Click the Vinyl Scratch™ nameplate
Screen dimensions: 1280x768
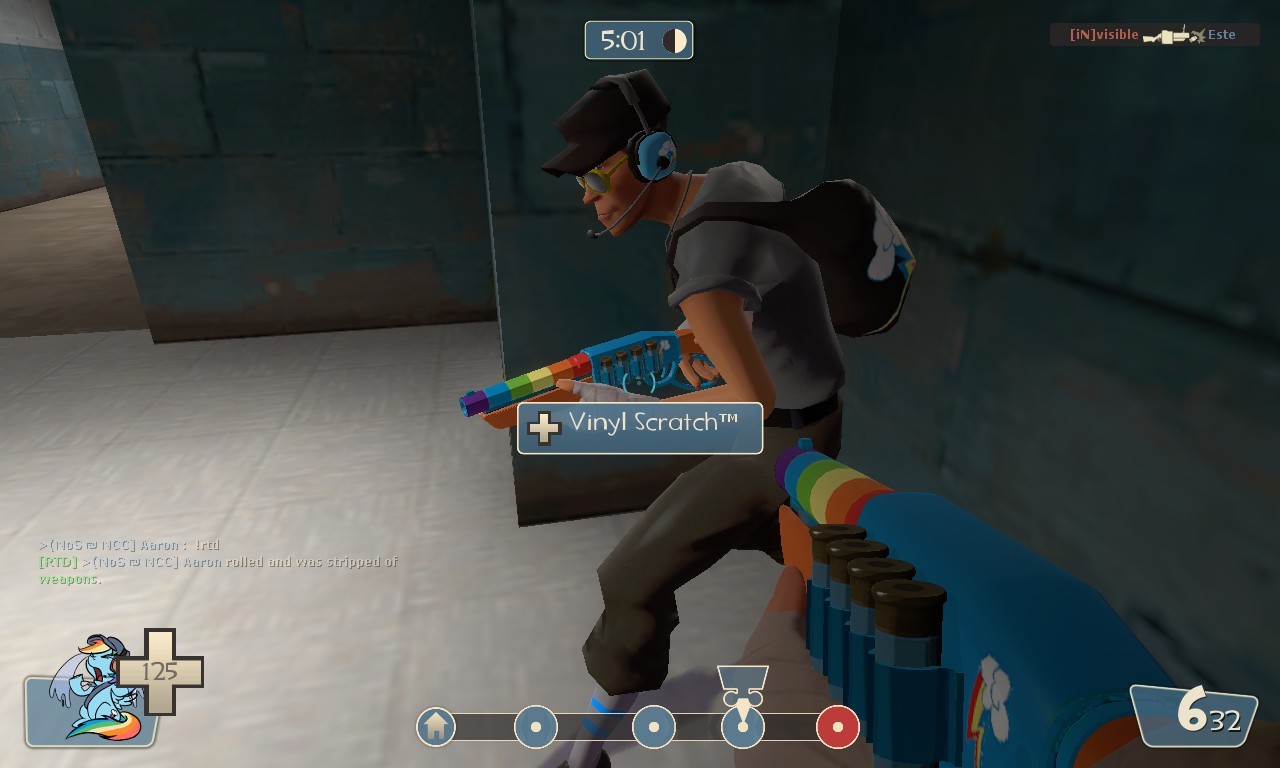(639, 428)
